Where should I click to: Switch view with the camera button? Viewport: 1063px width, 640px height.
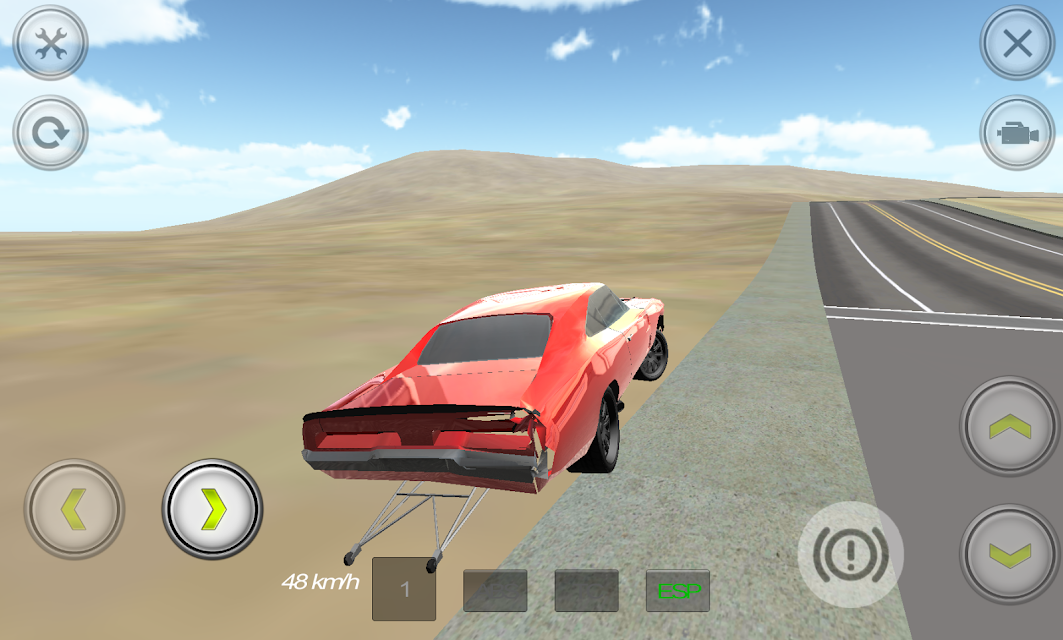point(1017,133)
